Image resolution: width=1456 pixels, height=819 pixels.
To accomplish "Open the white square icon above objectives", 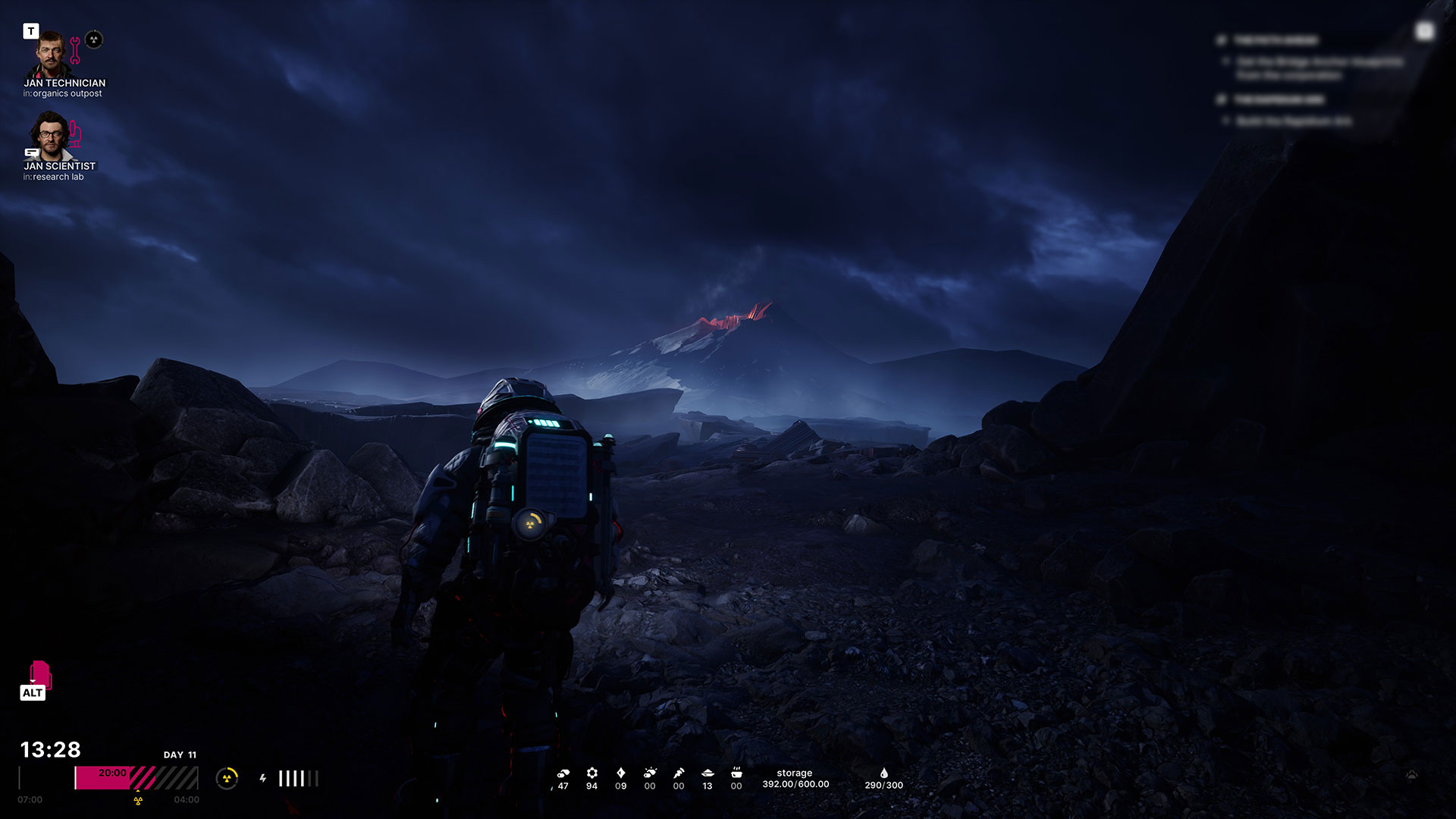I will tap(1424, 31).
